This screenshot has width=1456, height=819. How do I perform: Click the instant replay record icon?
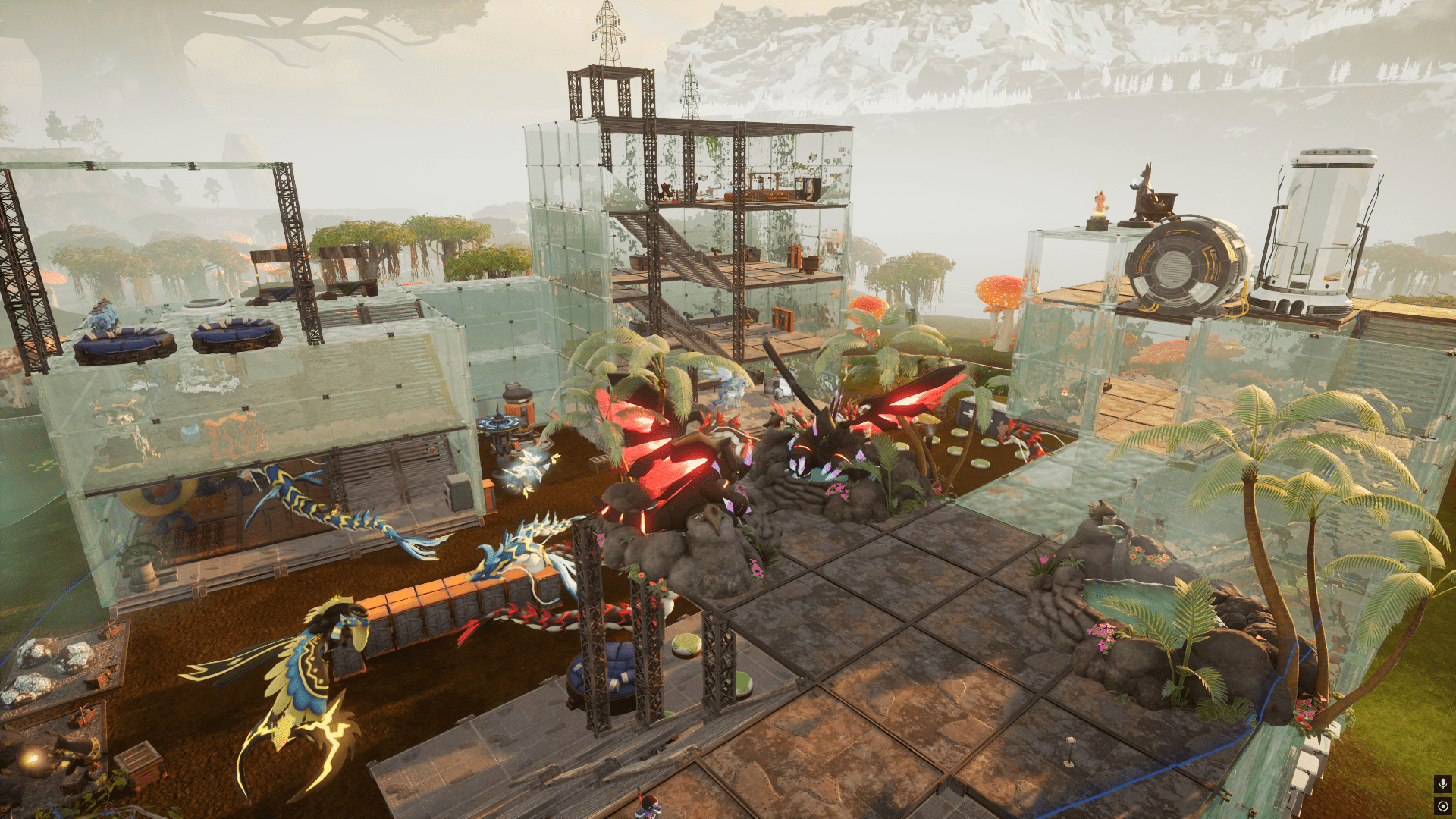pos(1442,806)
